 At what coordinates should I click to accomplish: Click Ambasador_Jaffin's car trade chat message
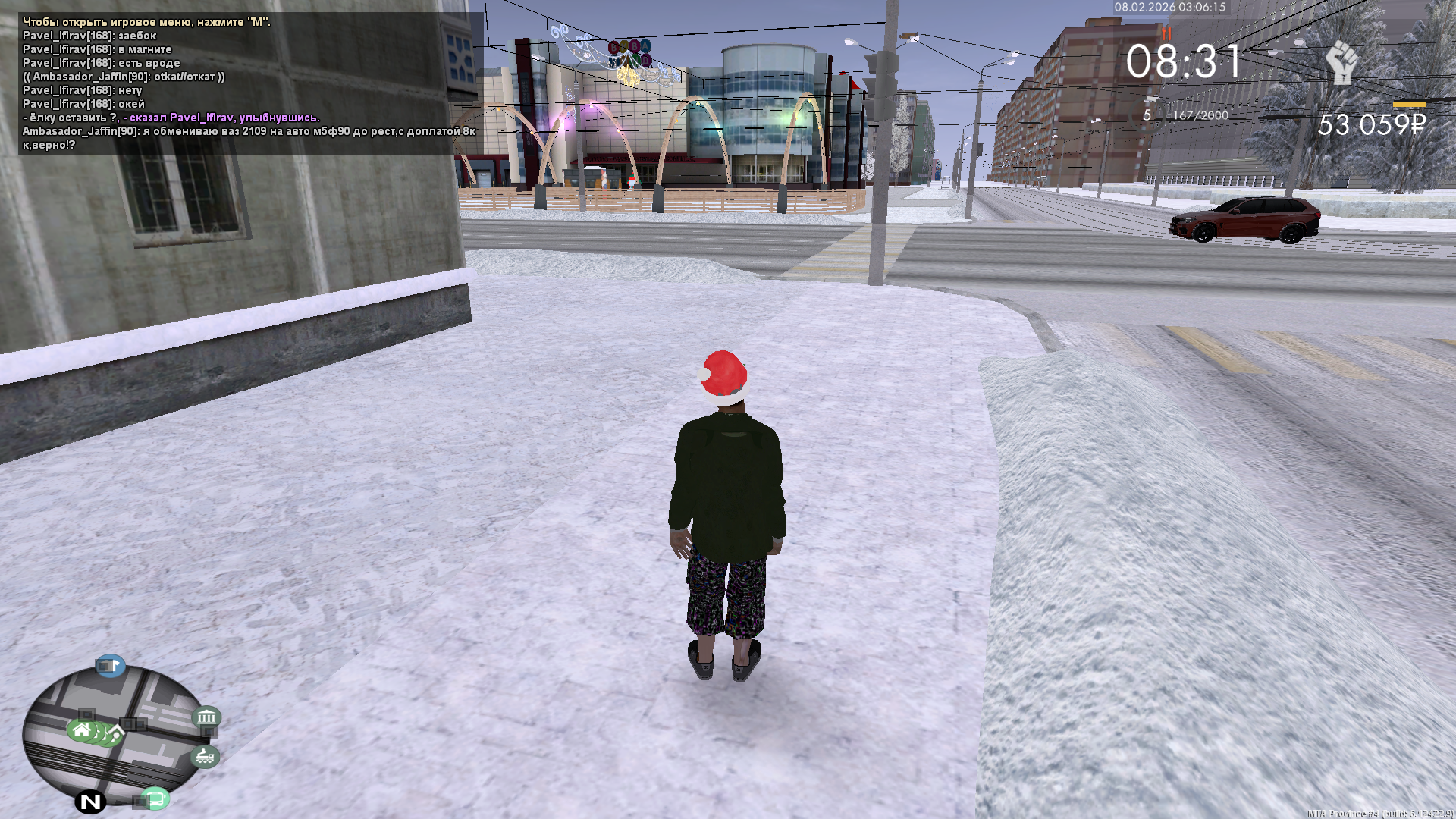pos(249,138)
